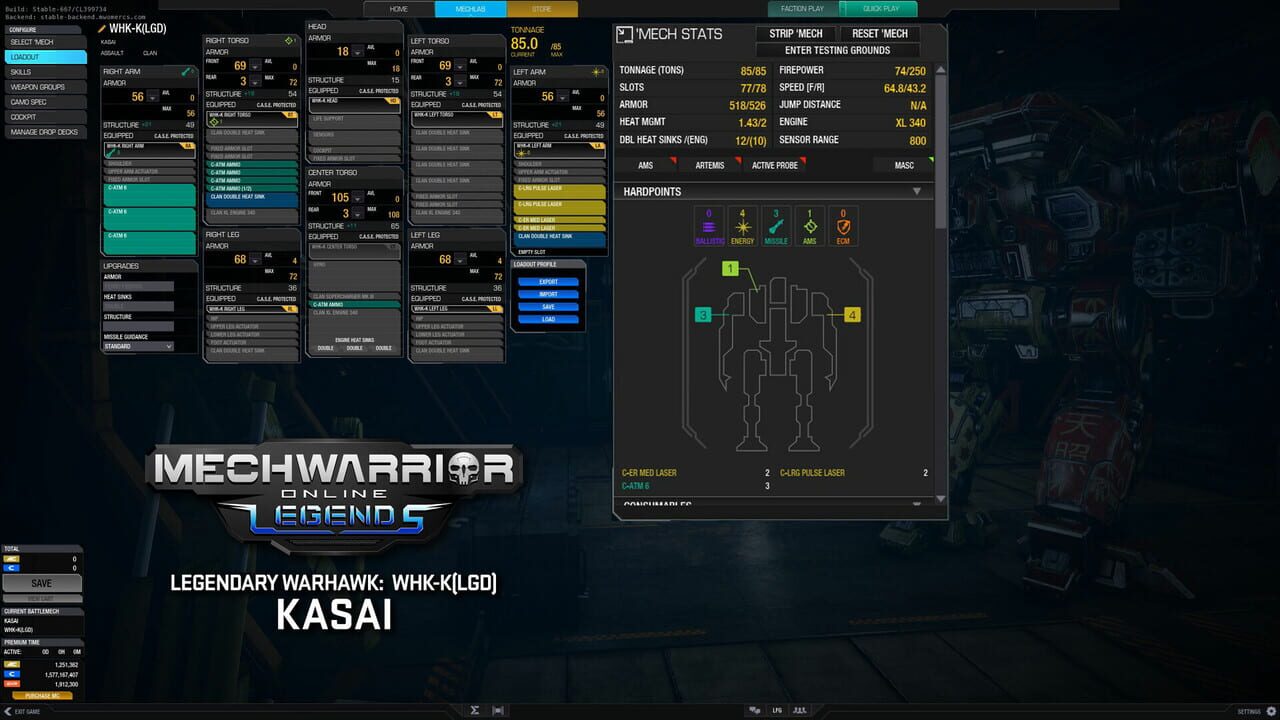Image resolution: width=1280 pixels, height=720 pixels.
Task: Select the Ballistic hardpoint filter icon
Action: tap(709, 225)
